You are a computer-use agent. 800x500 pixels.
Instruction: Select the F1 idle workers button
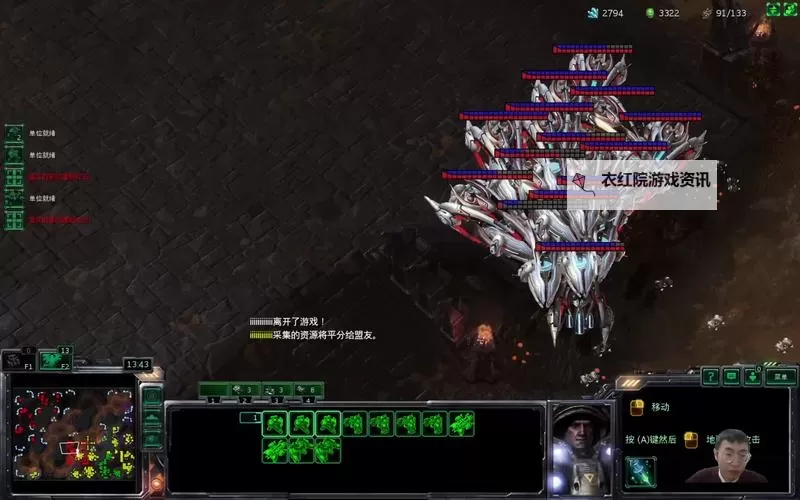(17, 359)
